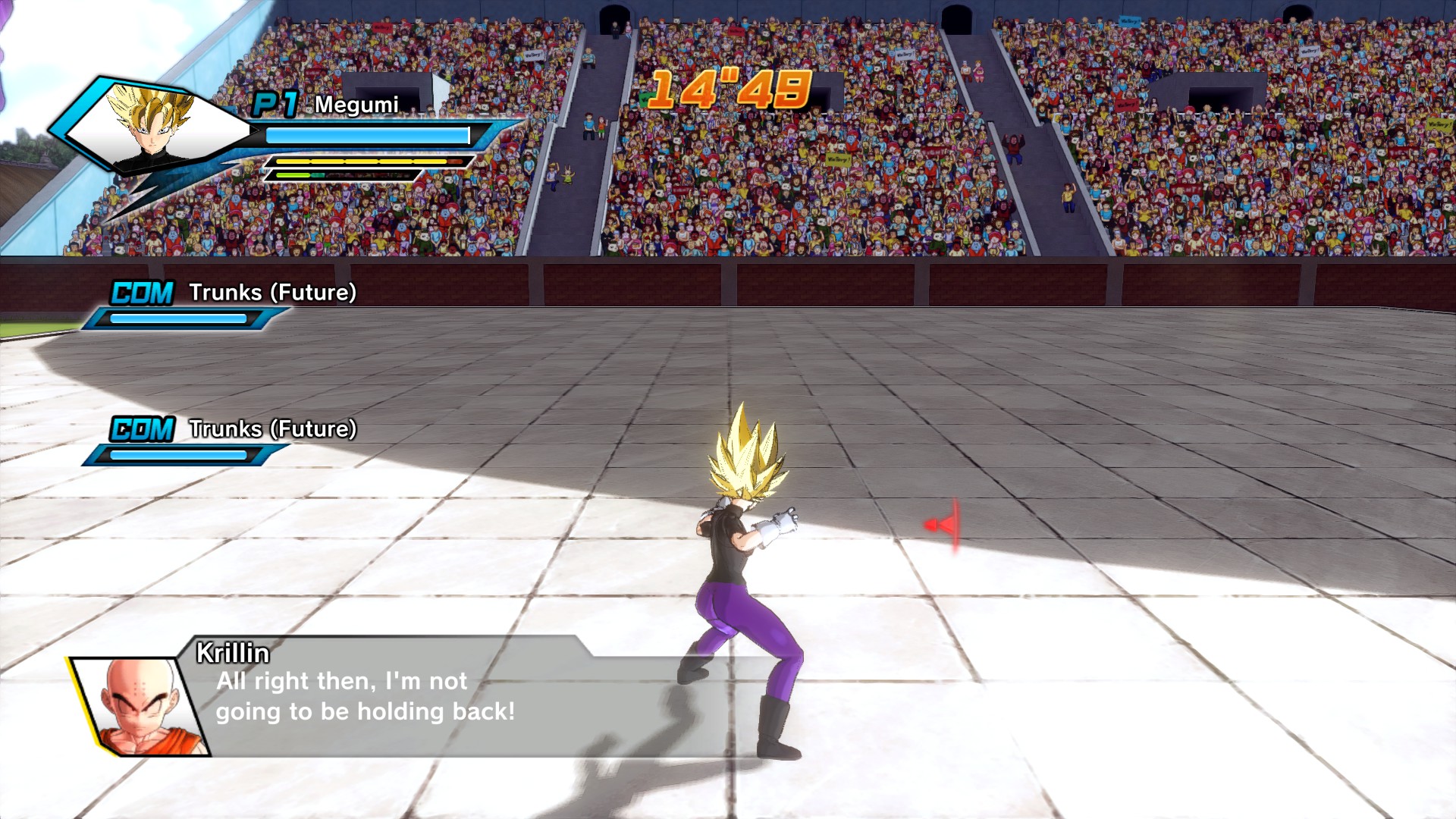Image resolution: width=1456 pixels, height=819 pixels.
Task: Click the red enemy direction marker
Action: (944, 525)
